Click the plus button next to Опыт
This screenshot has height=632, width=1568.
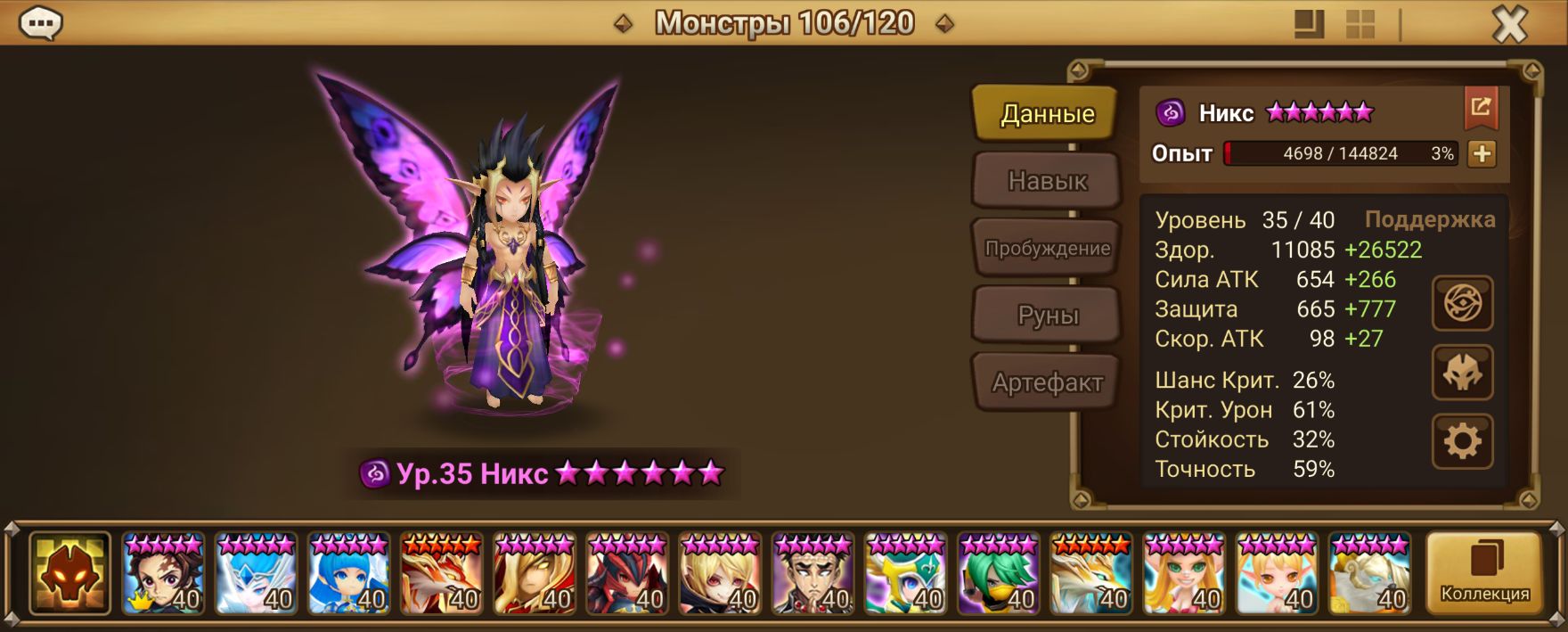[x=1482, y=153]
